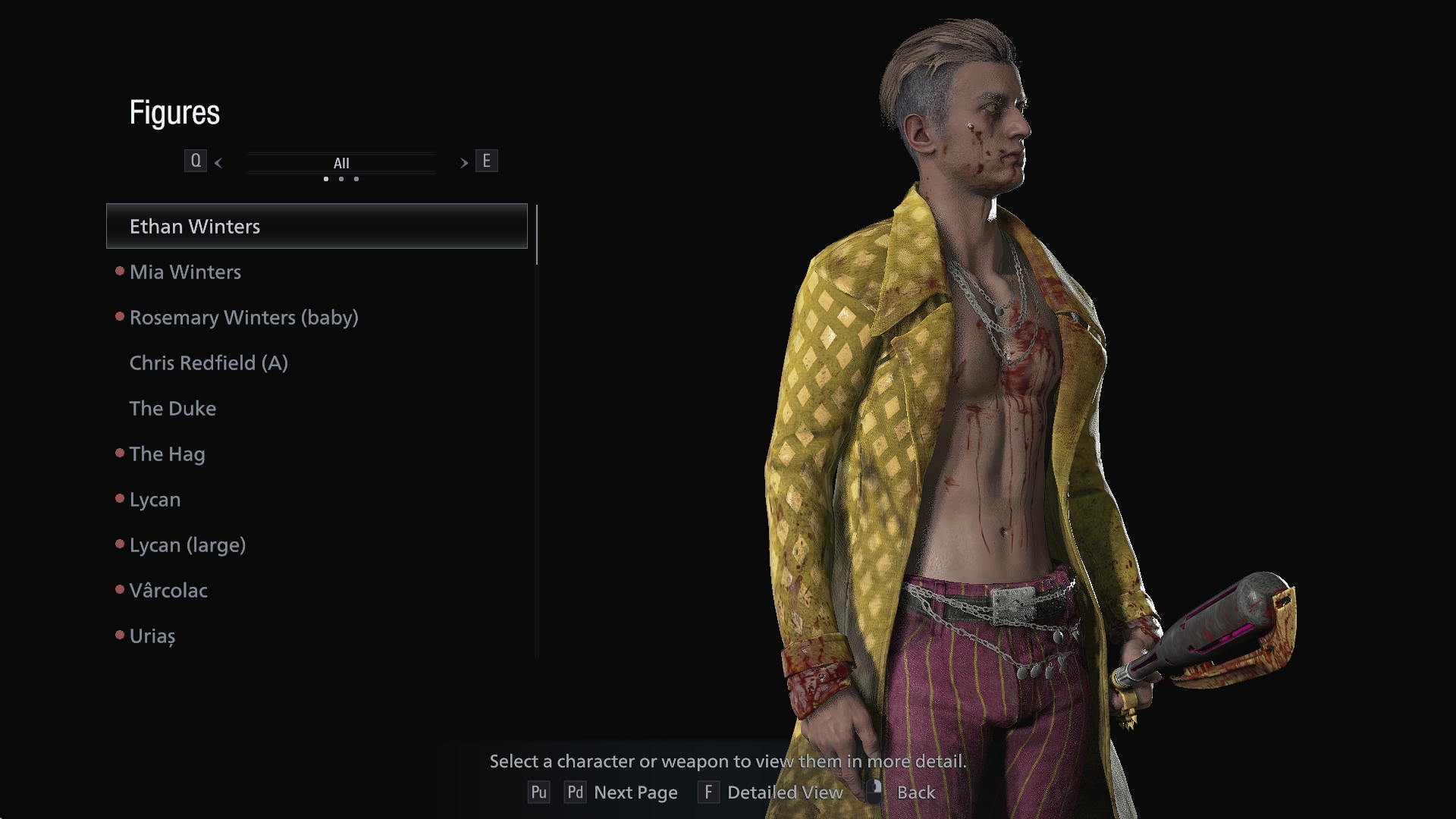This screenshot has height=819, width=1456.
Task: Open the Uriaș figure entry
Action: [x=152, y=636]
